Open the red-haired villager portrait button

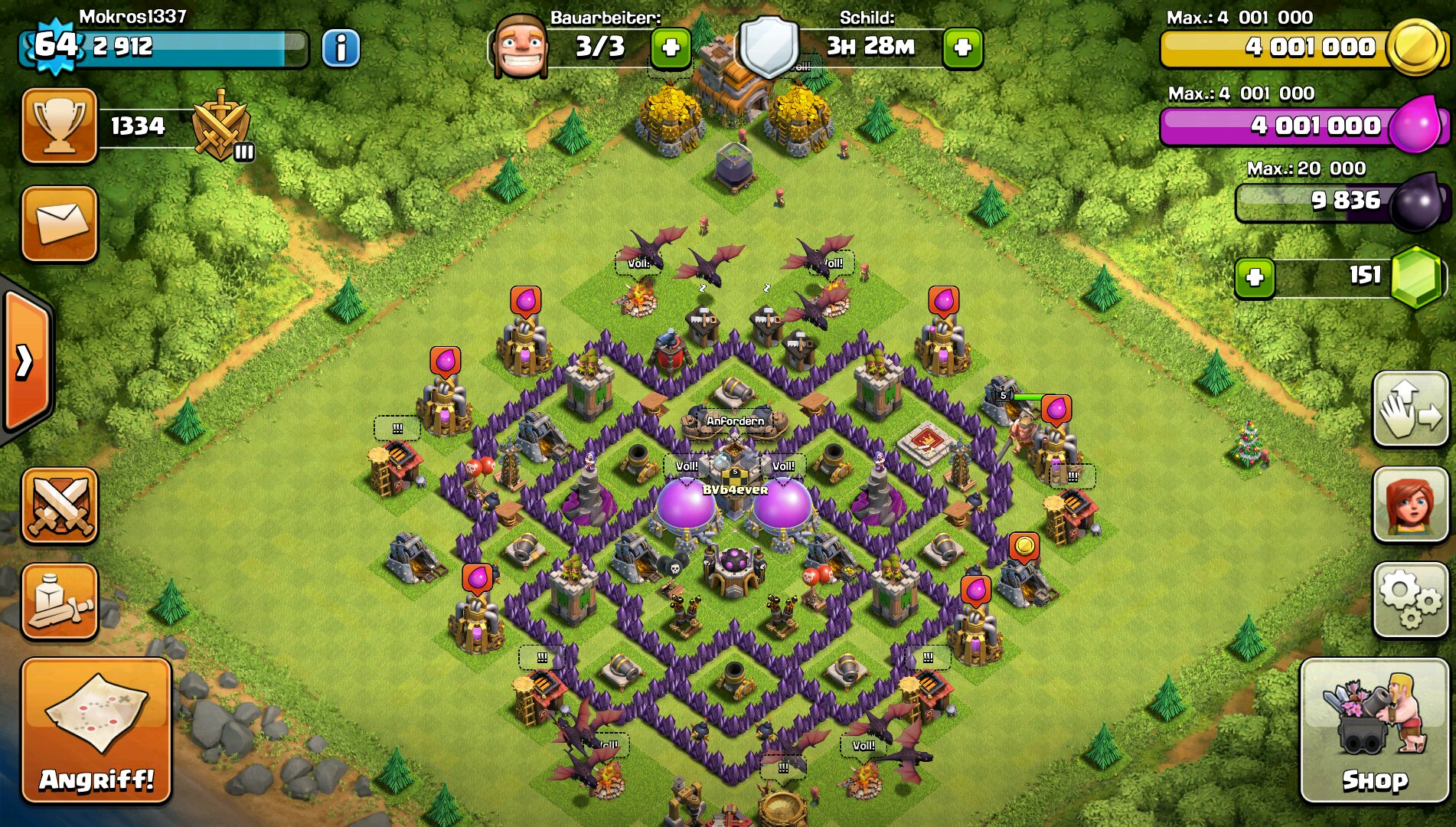coord(1409,505)
